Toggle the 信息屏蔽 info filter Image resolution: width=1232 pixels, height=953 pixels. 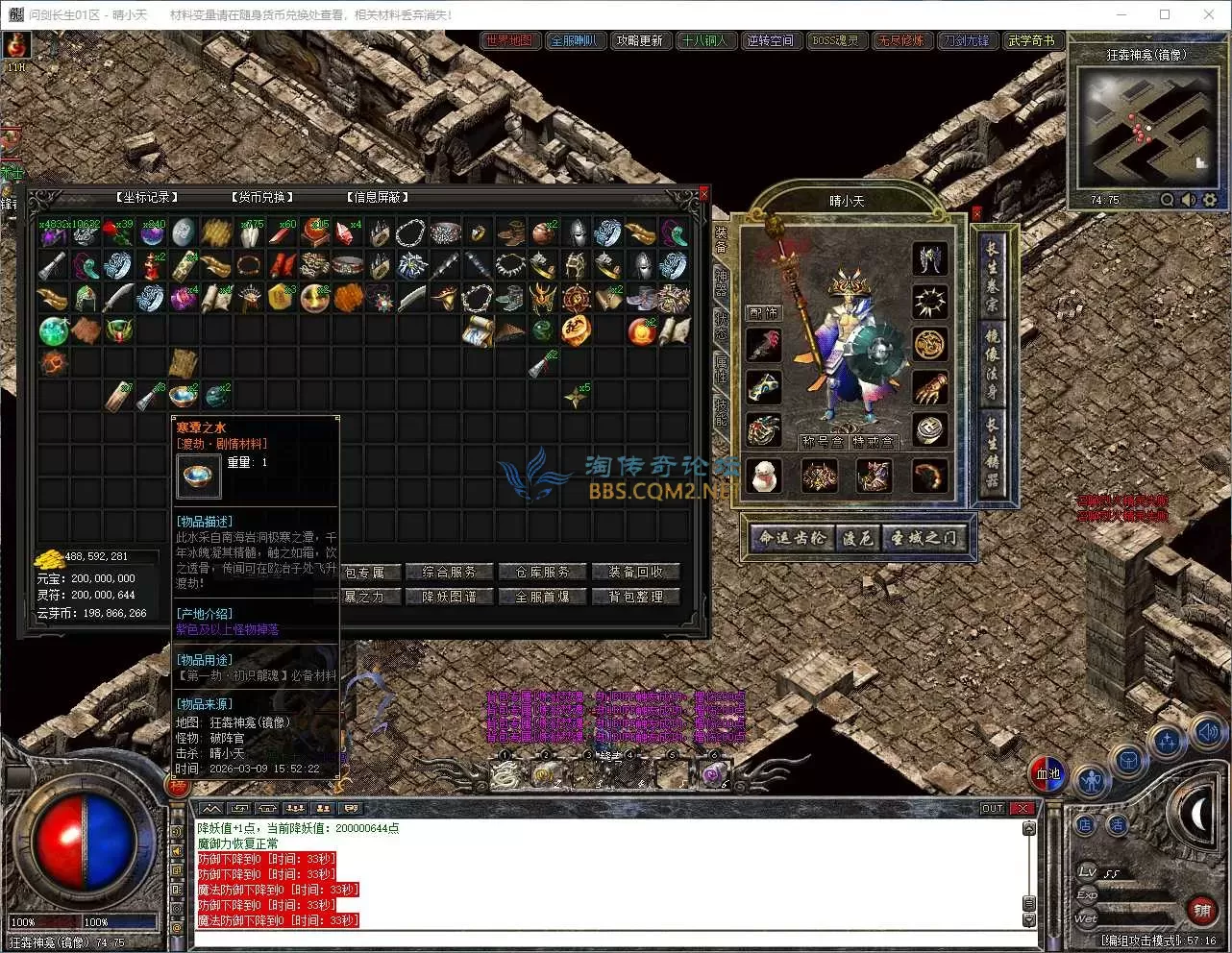pos(378,197)
